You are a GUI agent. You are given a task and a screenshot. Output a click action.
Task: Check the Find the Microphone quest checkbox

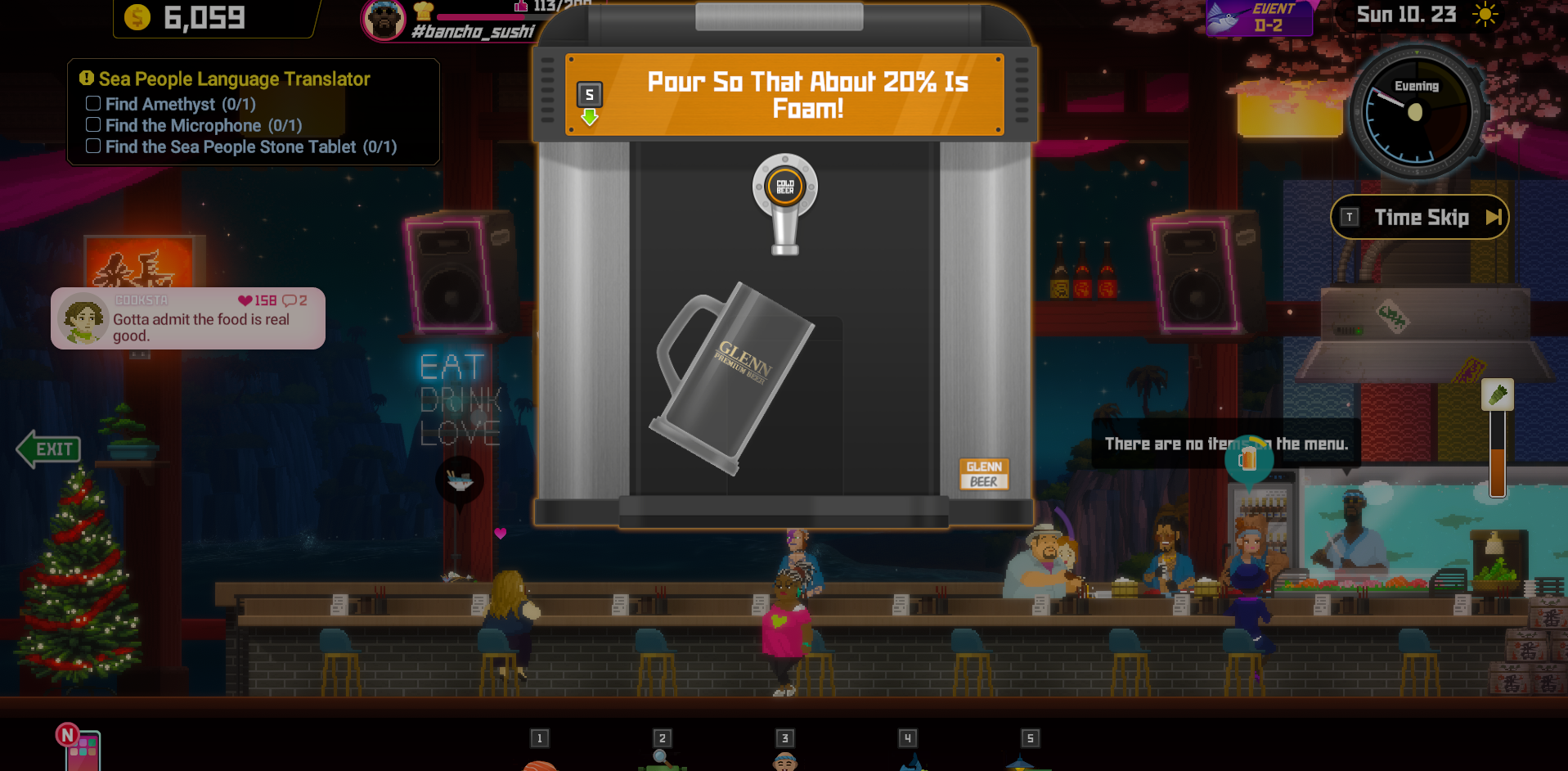[x=92, y=124]
